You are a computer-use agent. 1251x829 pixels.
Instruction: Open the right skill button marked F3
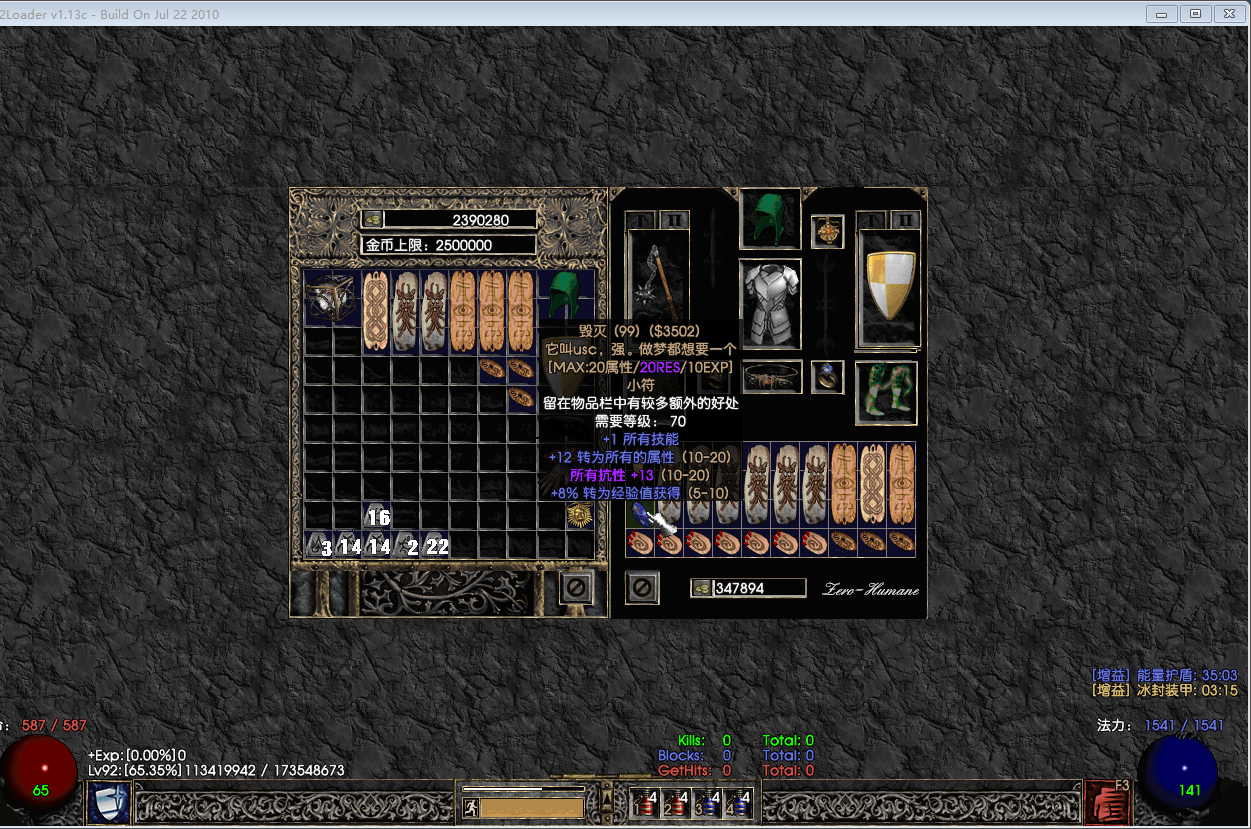(1108, 802)
